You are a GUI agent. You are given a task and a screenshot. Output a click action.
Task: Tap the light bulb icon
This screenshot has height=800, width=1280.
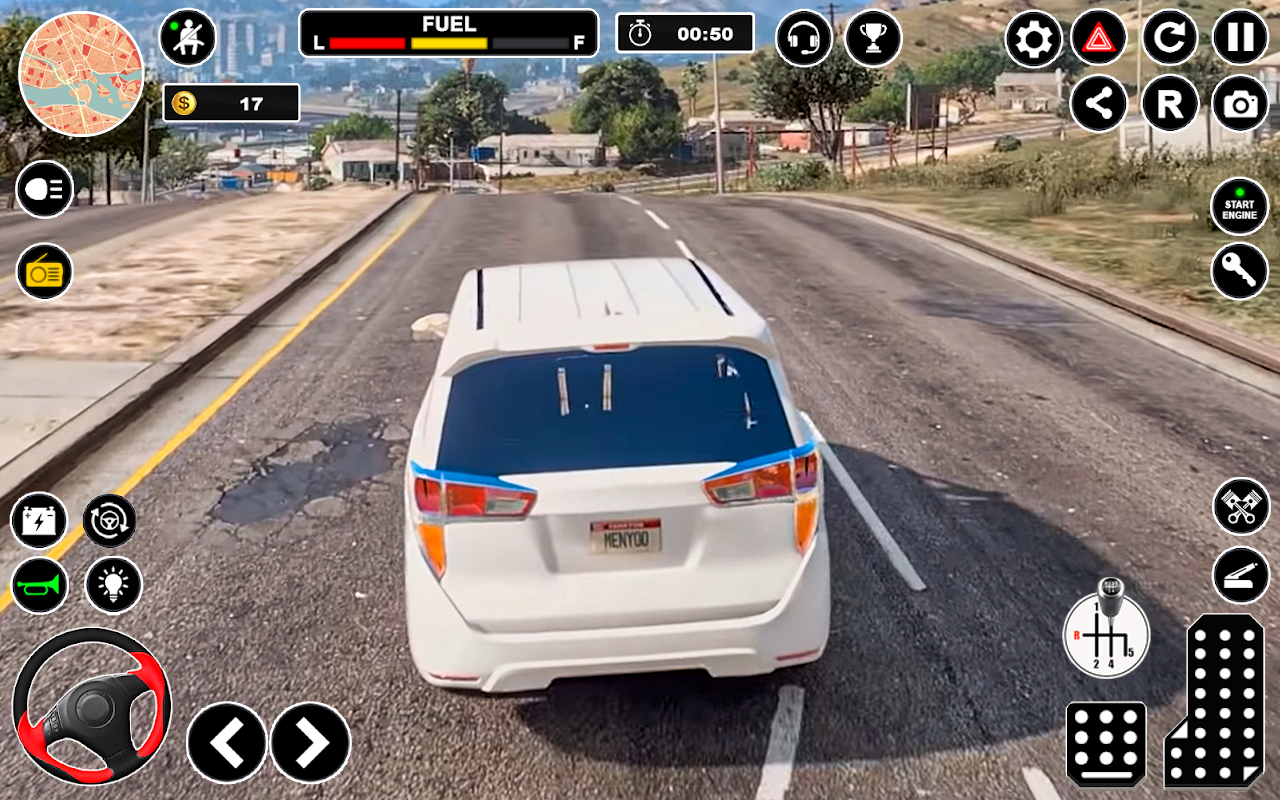pos(114,585)
